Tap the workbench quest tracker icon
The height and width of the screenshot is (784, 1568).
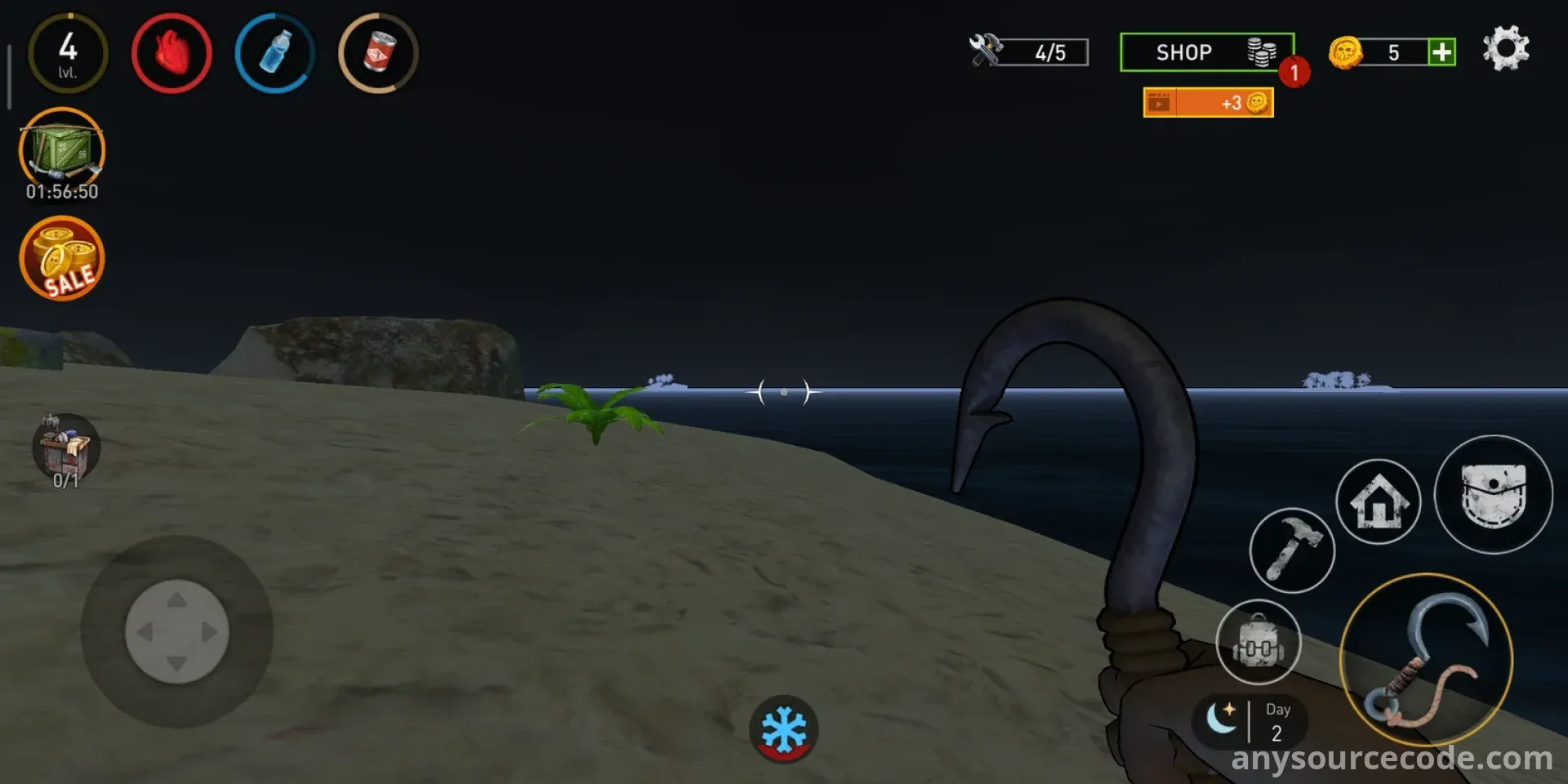pyautogui.click(x=66, y=448)
